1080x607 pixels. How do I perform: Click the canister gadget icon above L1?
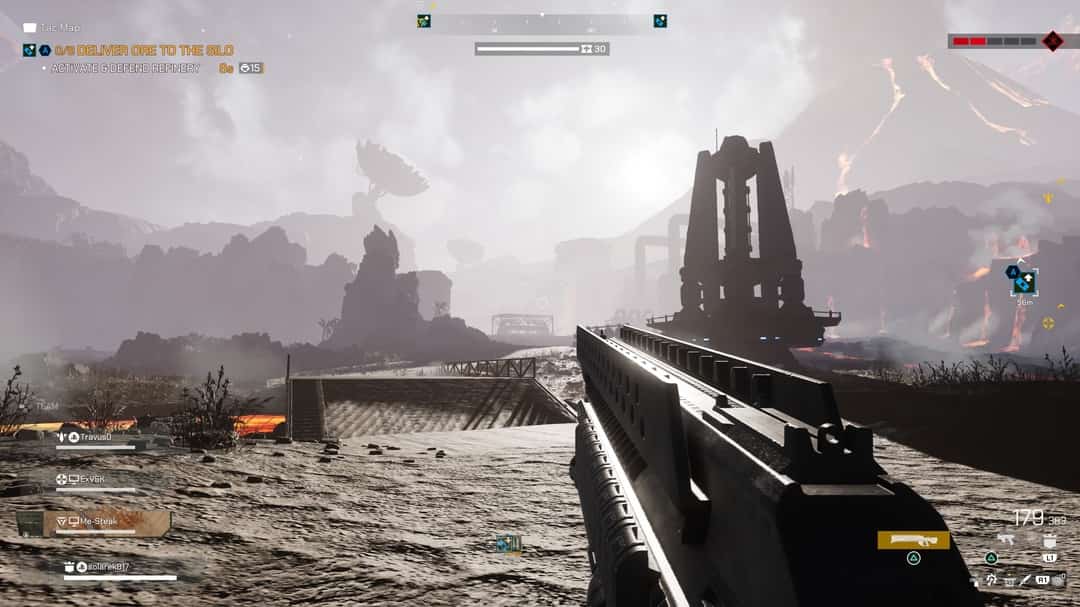click(1050, 541)
